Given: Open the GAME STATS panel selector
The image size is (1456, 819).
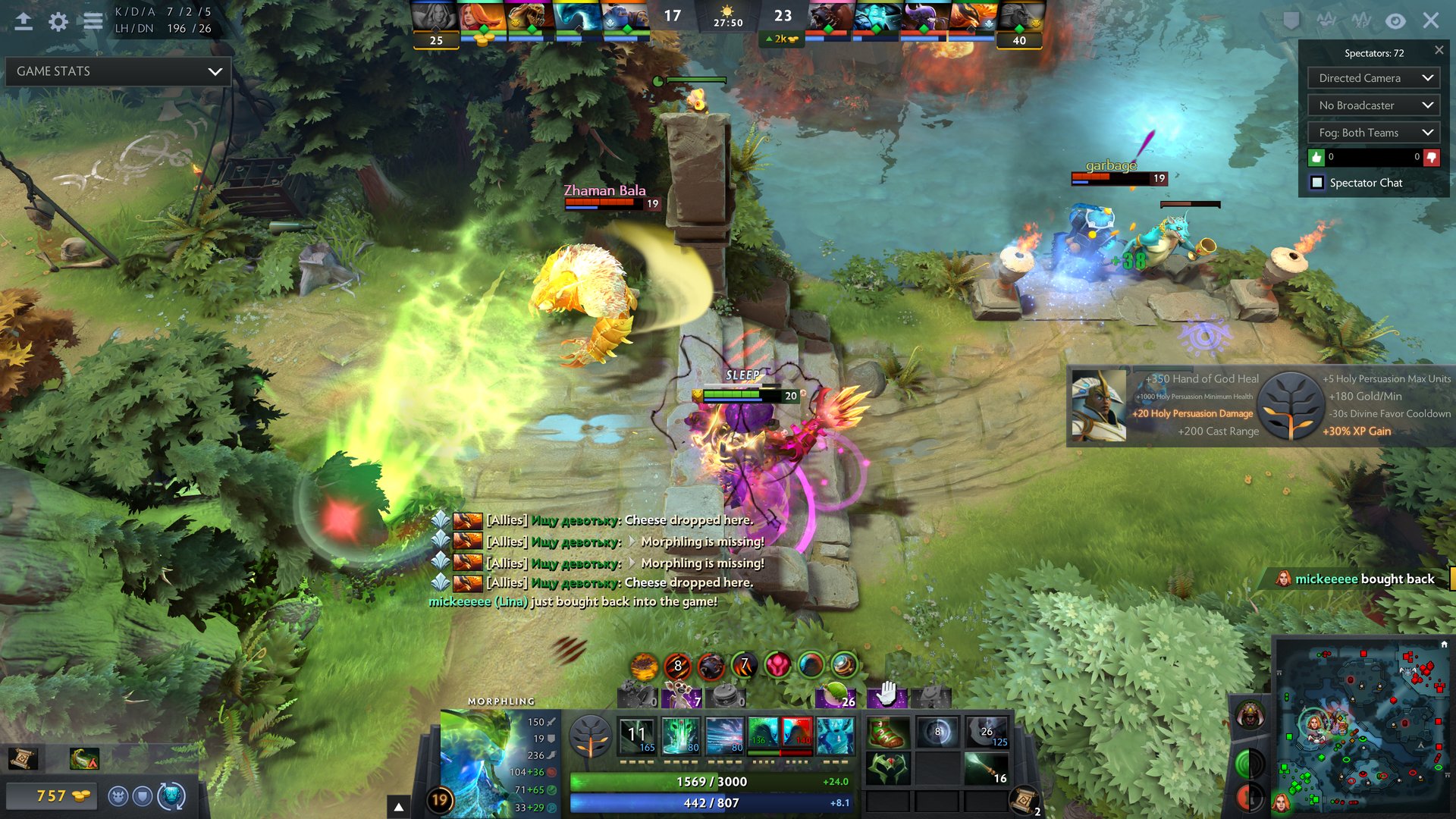Looking at the screenshot, I should tap(118, 71).
